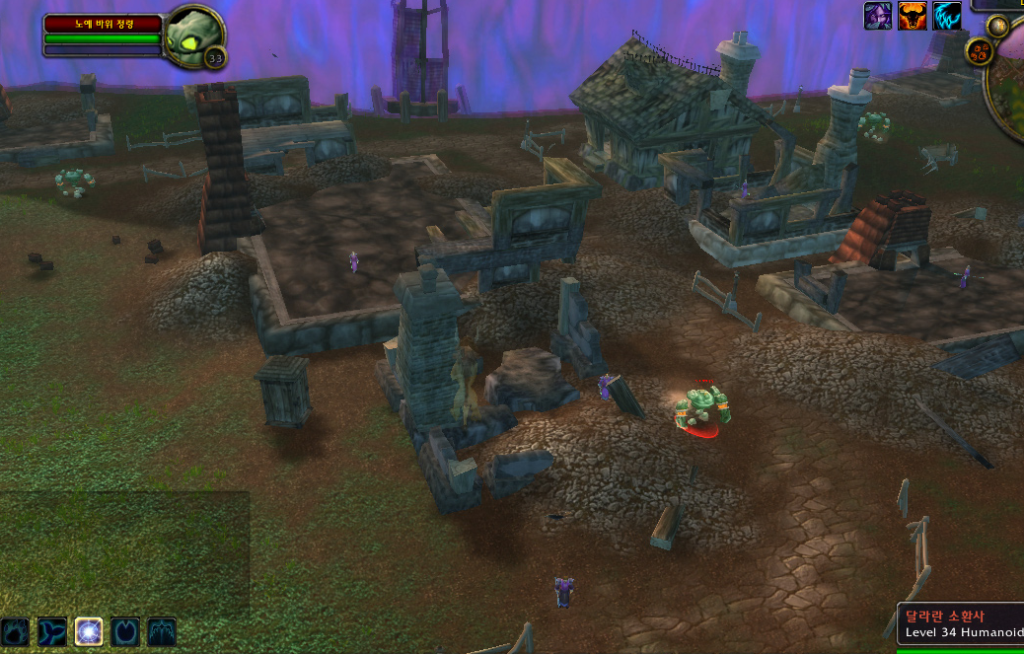Choose the dark hoof-shaped form icon
The image size is (1024, 654).
click(x=125, y=631)
